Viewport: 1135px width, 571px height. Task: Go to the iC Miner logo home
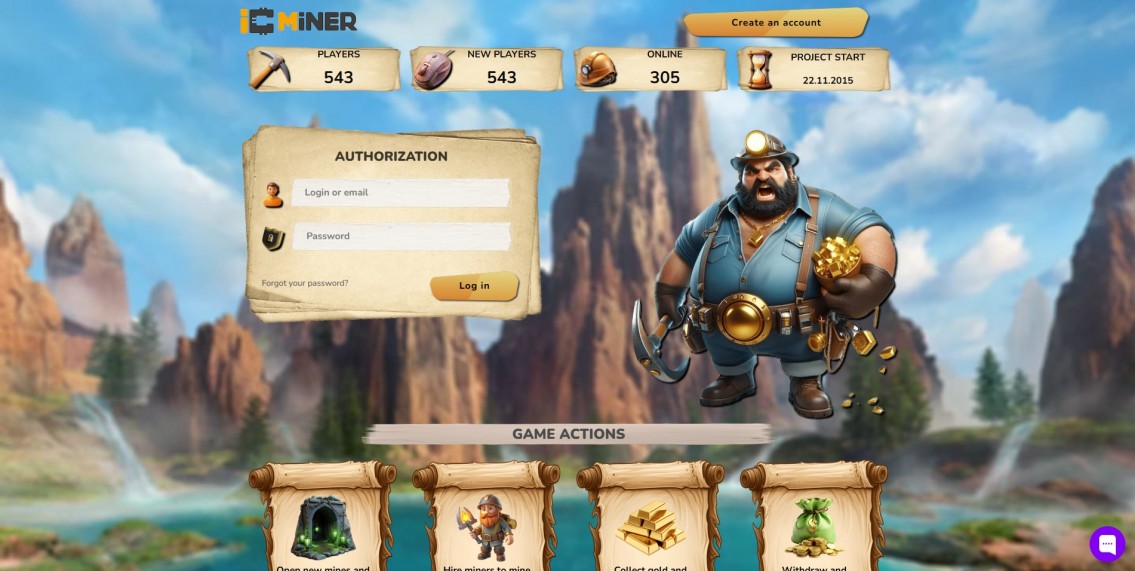tap(298, 21)
